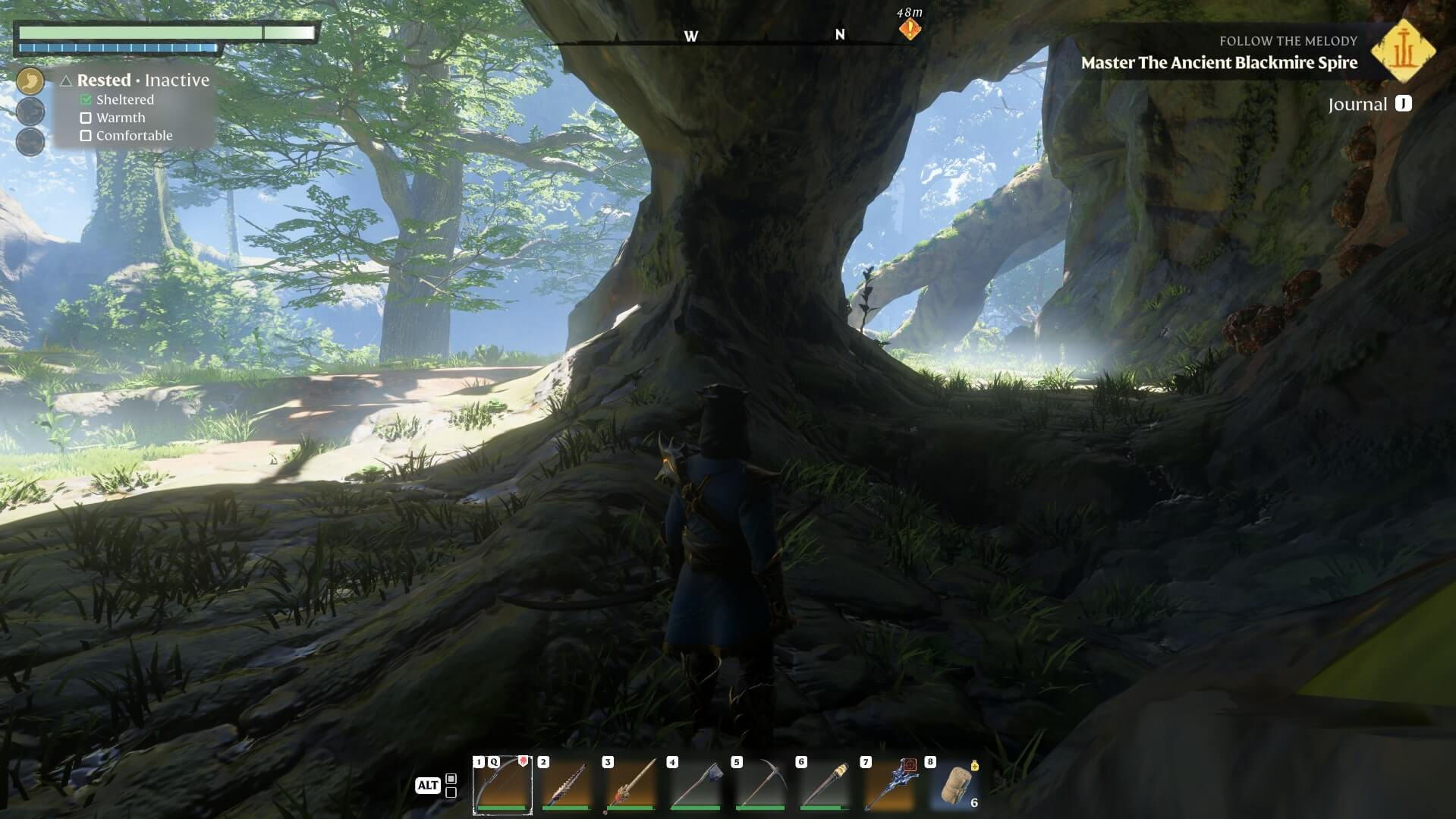Select the blue staff in slot 7
Screen dimensions: 1456x819
(889, 785)
